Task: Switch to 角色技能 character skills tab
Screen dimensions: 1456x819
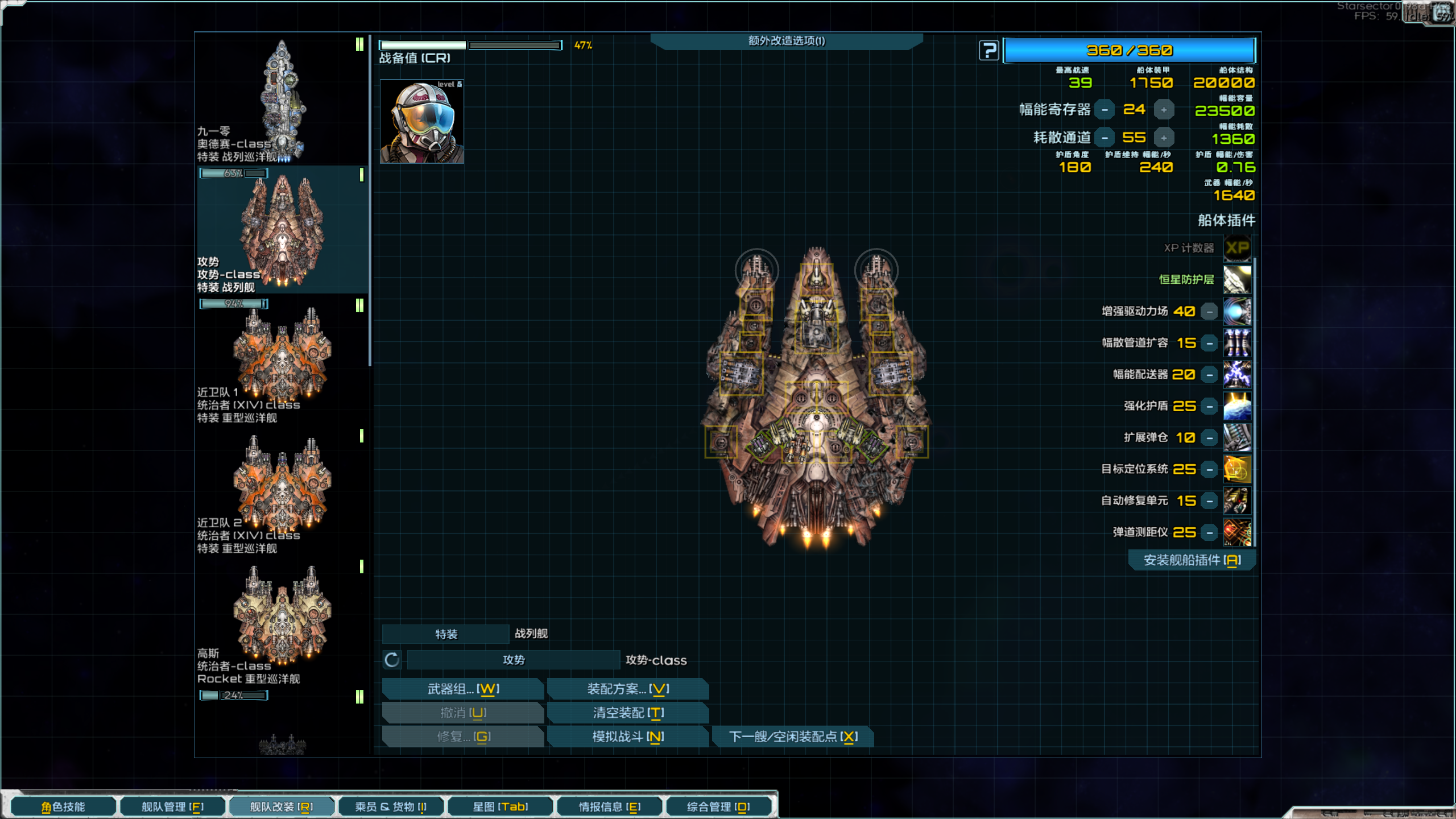Action: 63,806
